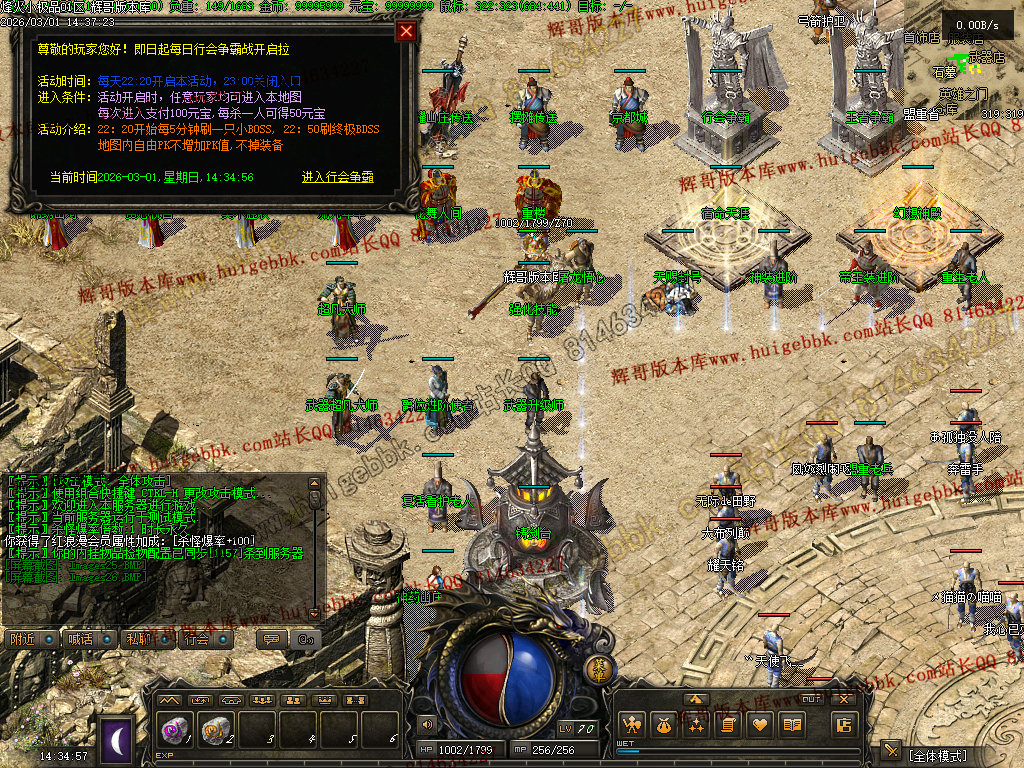This screenshot has height=768, width=1024.
Task: Click the speech bubble chat button
Action: click(x=269, y=639)
